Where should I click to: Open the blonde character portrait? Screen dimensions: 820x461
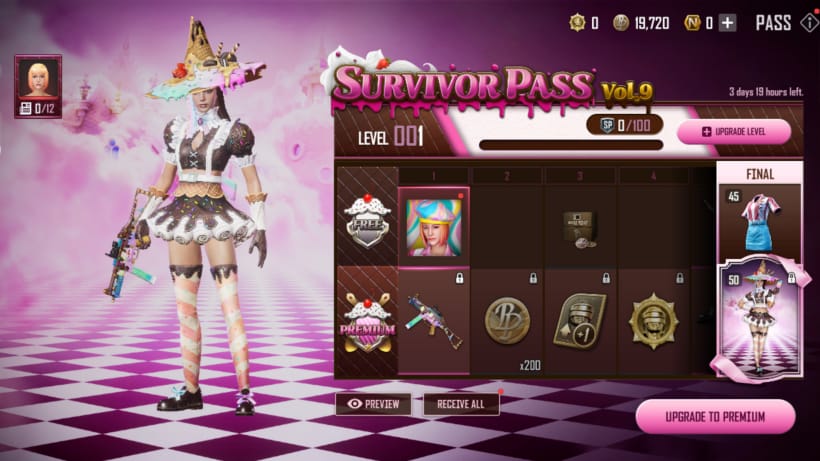[38, 78]
